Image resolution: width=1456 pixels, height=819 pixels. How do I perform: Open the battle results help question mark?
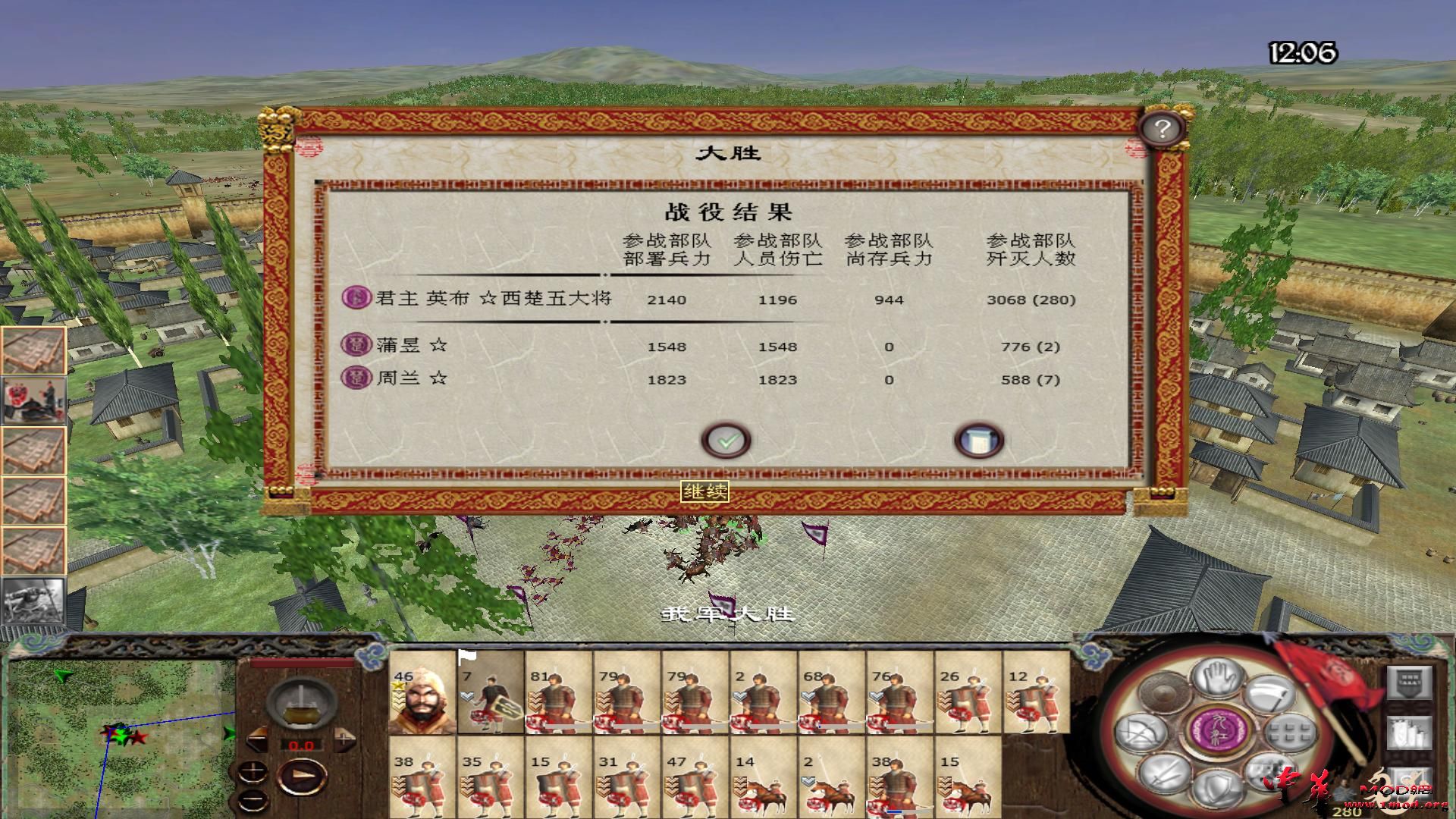1163,127
